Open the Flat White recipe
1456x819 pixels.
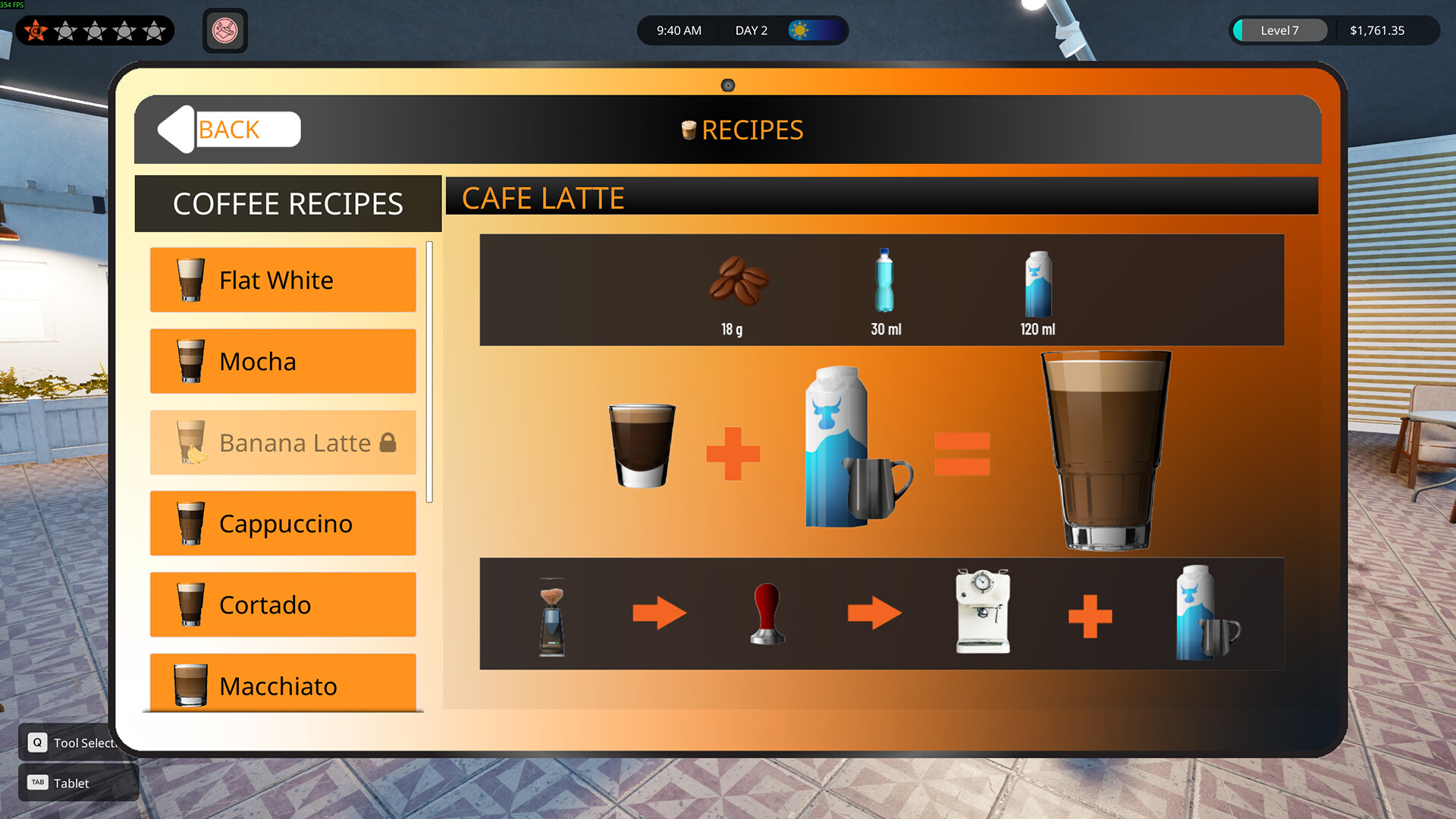click(x=283, y=280)
